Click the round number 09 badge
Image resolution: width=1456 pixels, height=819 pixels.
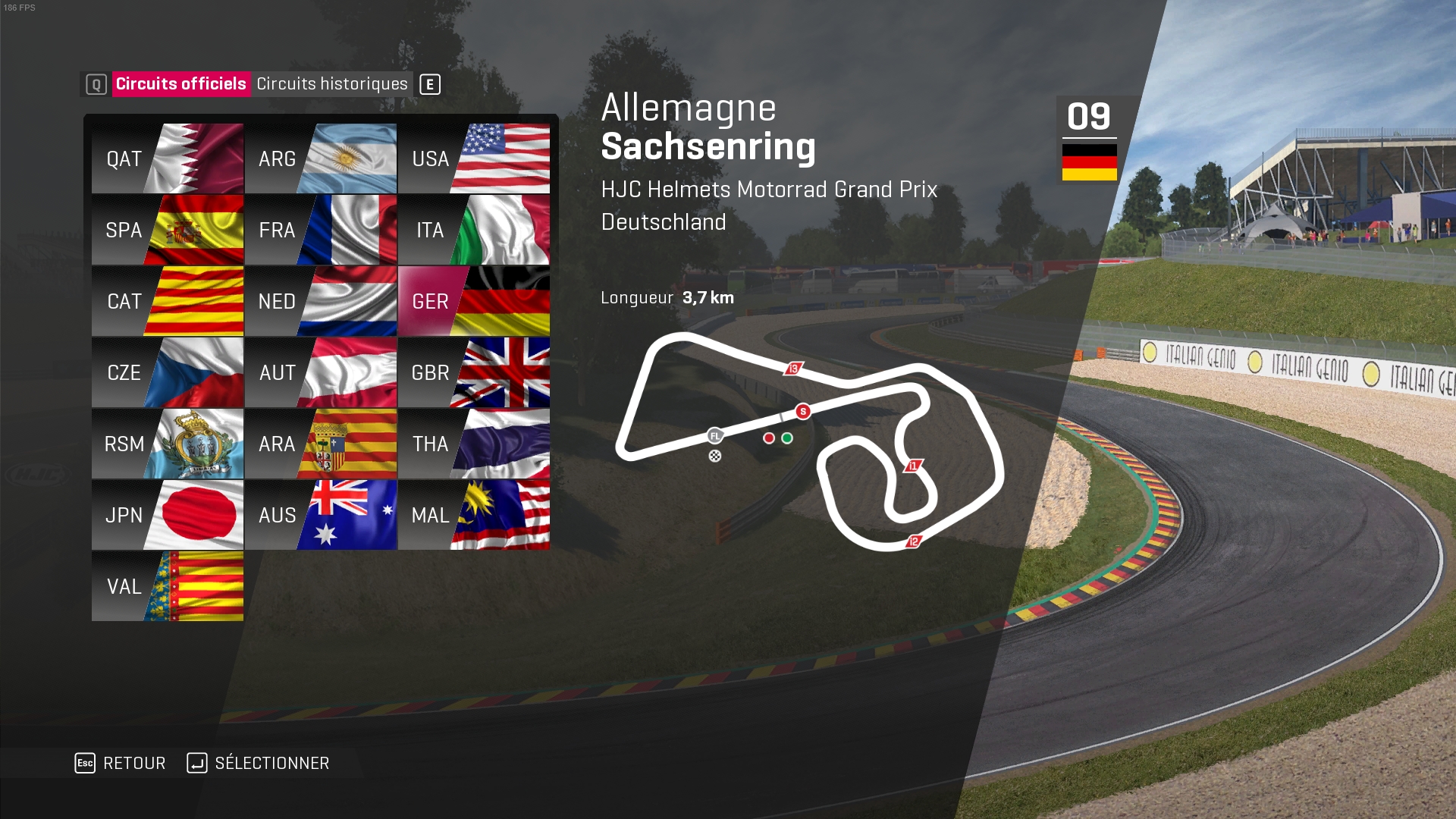click(1090, 117)
